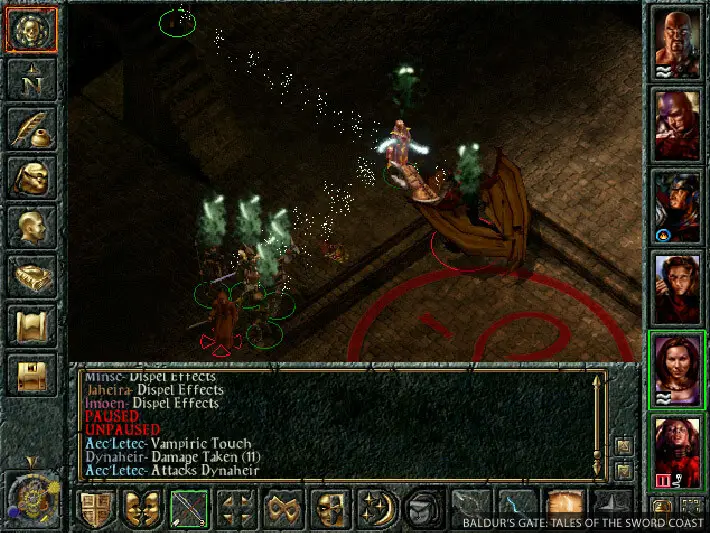This screenshot has height=533, width=710.
Task: Show the character record with the head icon
Action: pos(32,226)
